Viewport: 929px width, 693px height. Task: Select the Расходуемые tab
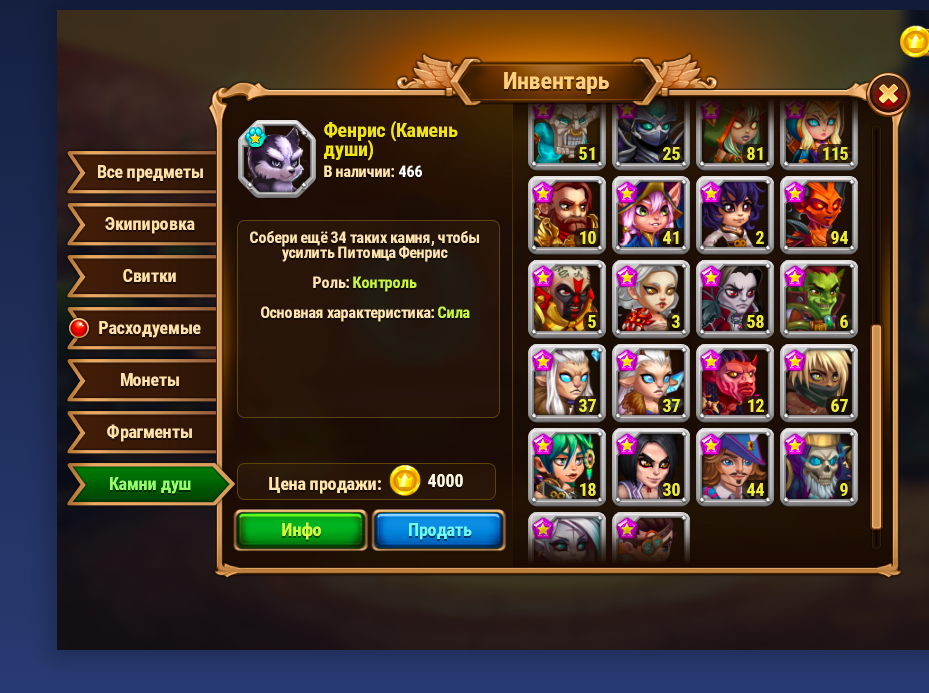point(148,328)
